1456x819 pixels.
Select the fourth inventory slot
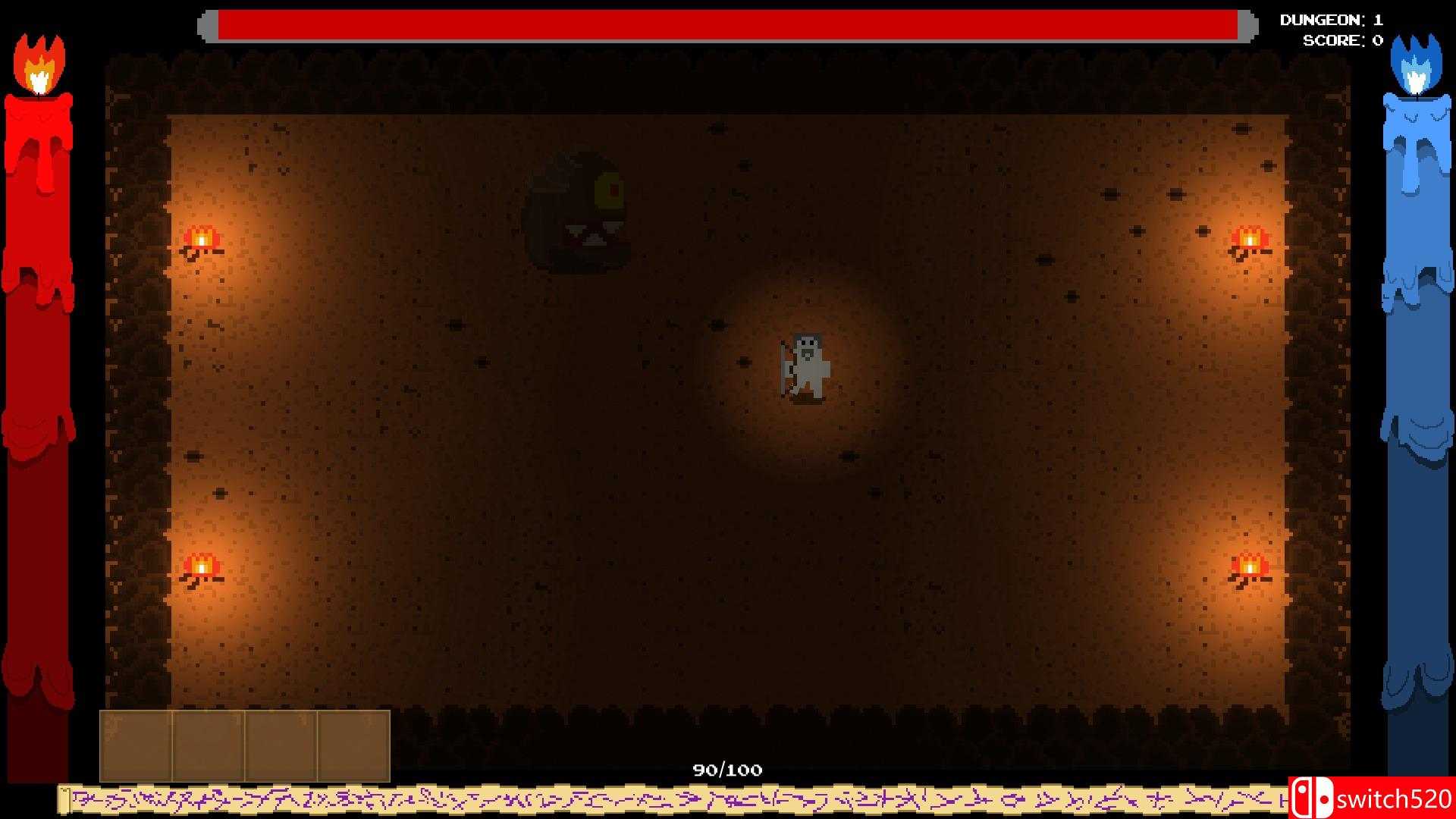pos(354,747)
